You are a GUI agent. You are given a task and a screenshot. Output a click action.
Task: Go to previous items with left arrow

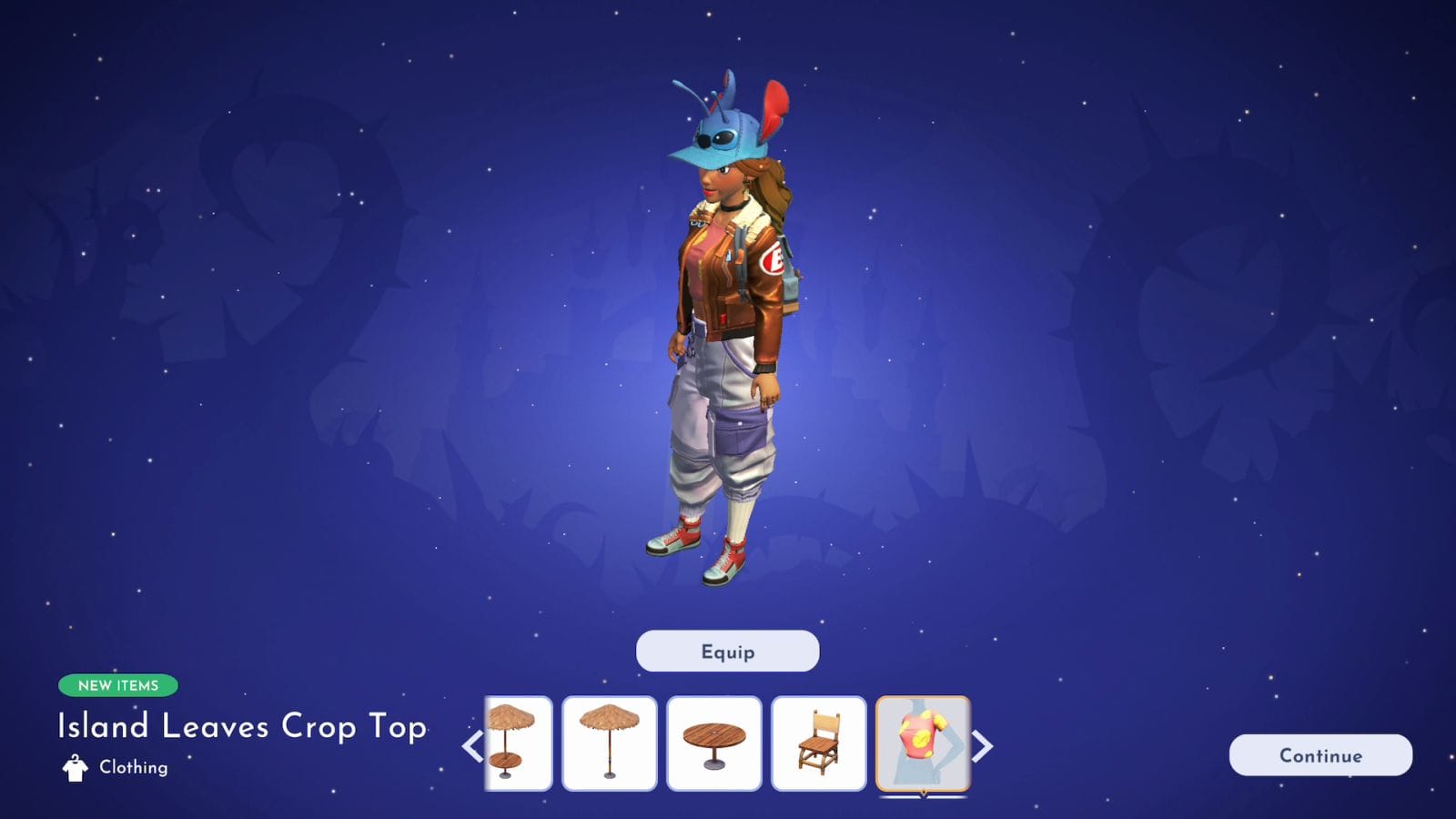(471, 746)
